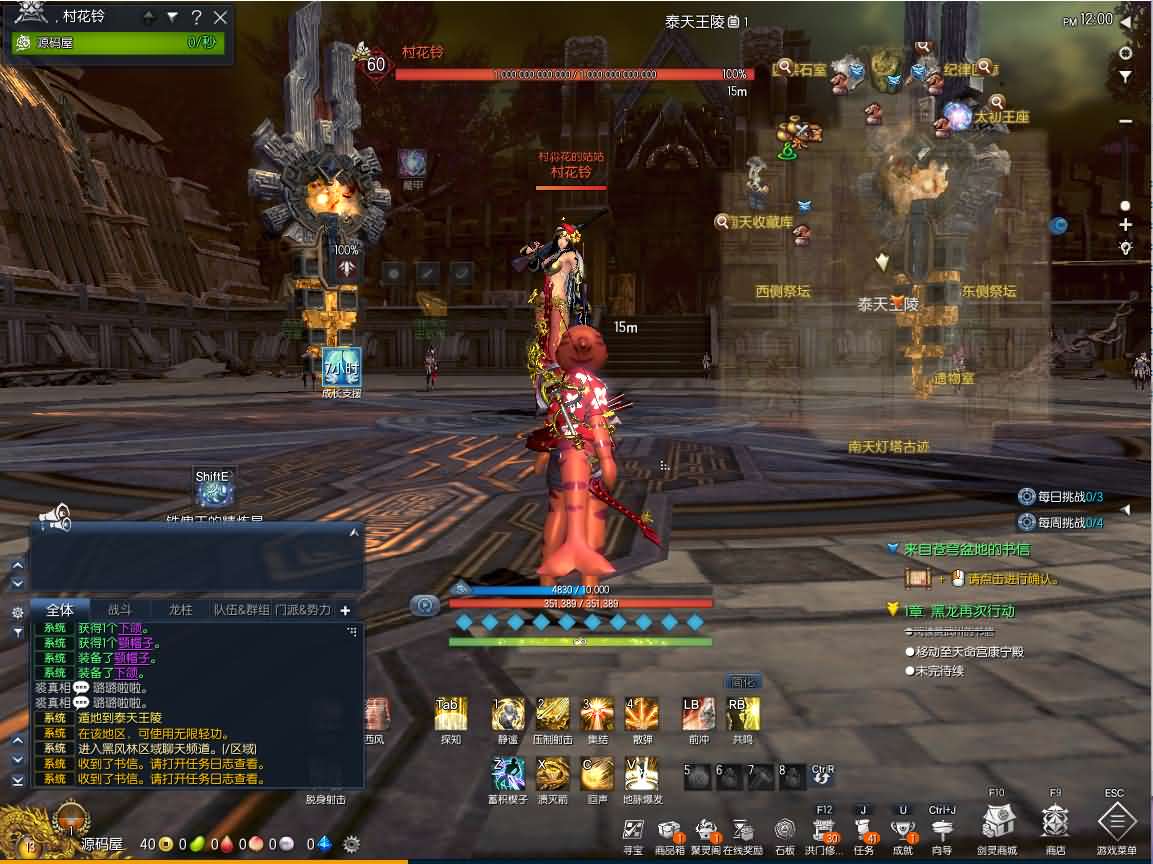Activate the 散弹 skill icon

pyautogui.click(x=641, y=714)
